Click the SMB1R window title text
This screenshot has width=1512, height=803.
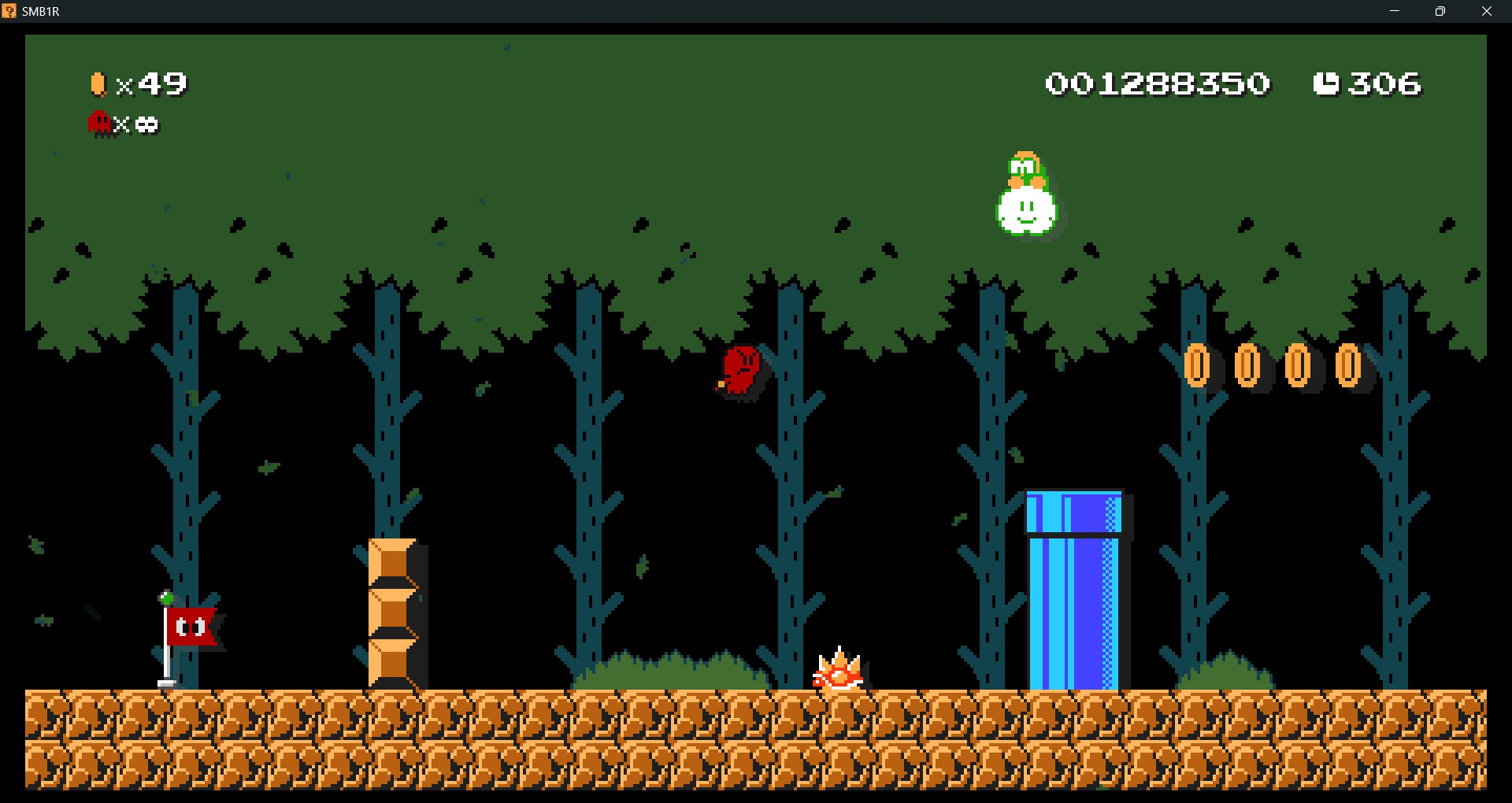coord(41,11)
